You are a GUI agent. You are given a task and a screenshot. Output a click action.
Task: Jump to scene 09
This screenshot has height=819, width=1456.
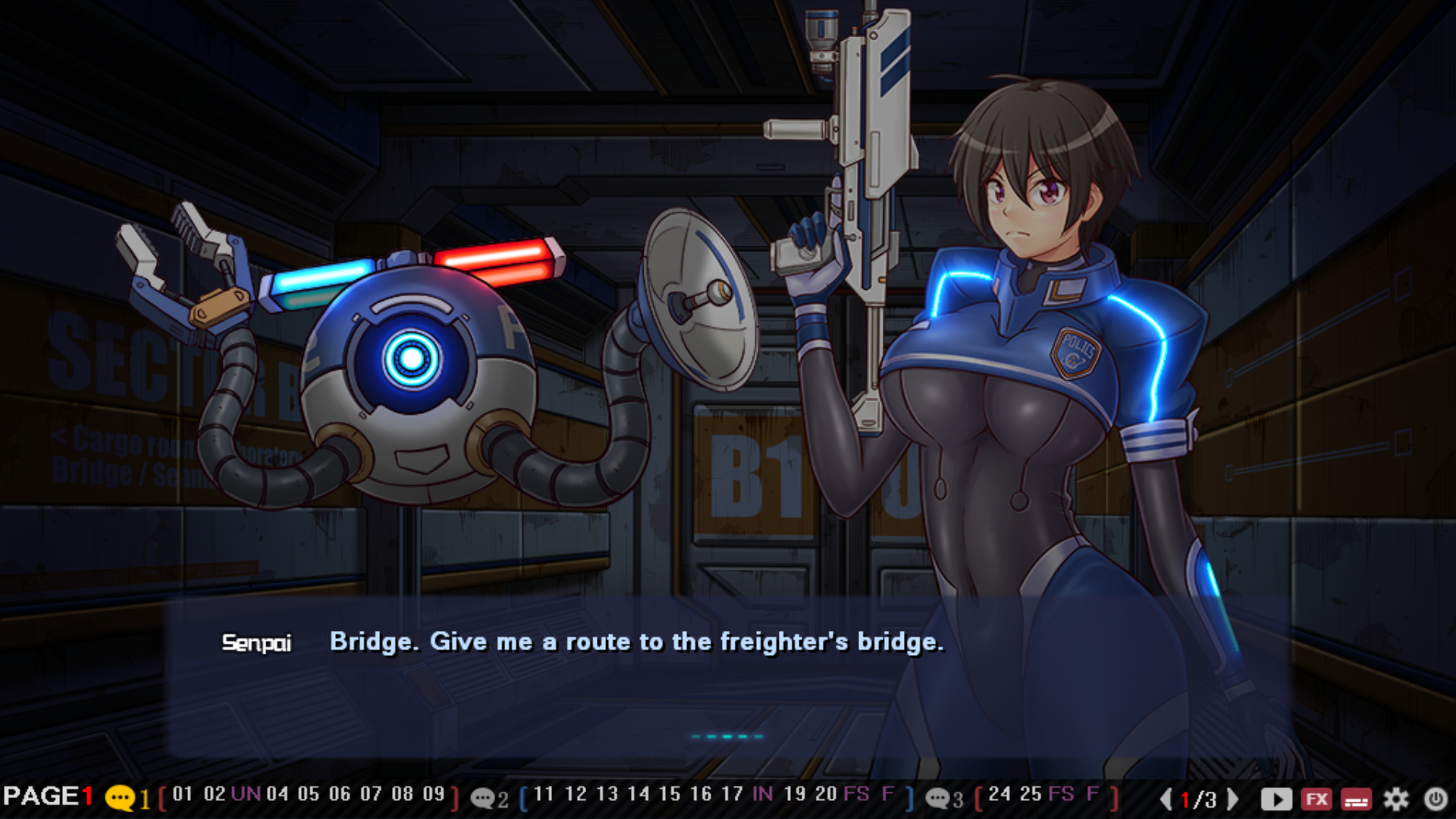pyautogui.click(x=433, y=795)
